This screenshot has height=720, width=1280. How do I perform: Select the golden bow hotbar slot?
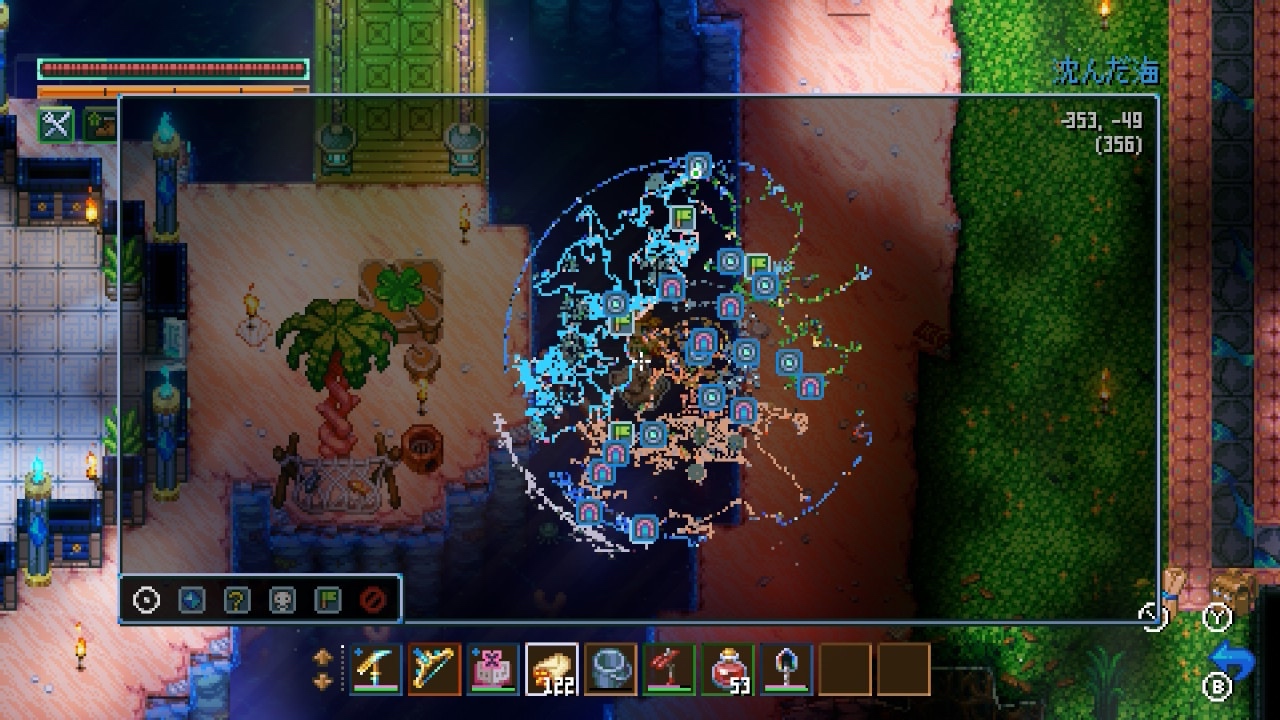click(x=434, y=668)
